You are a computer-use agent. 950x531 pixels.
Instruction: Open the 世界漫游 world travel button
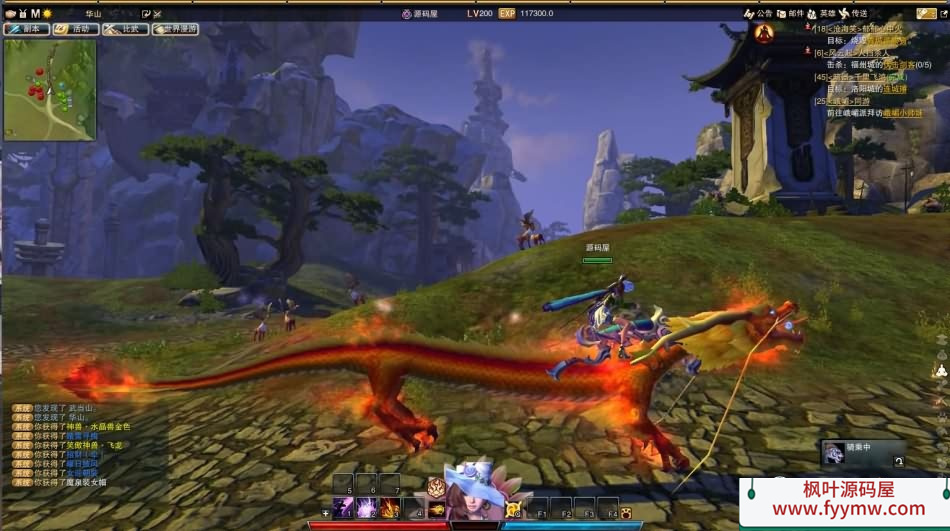[x=175, y=29]
